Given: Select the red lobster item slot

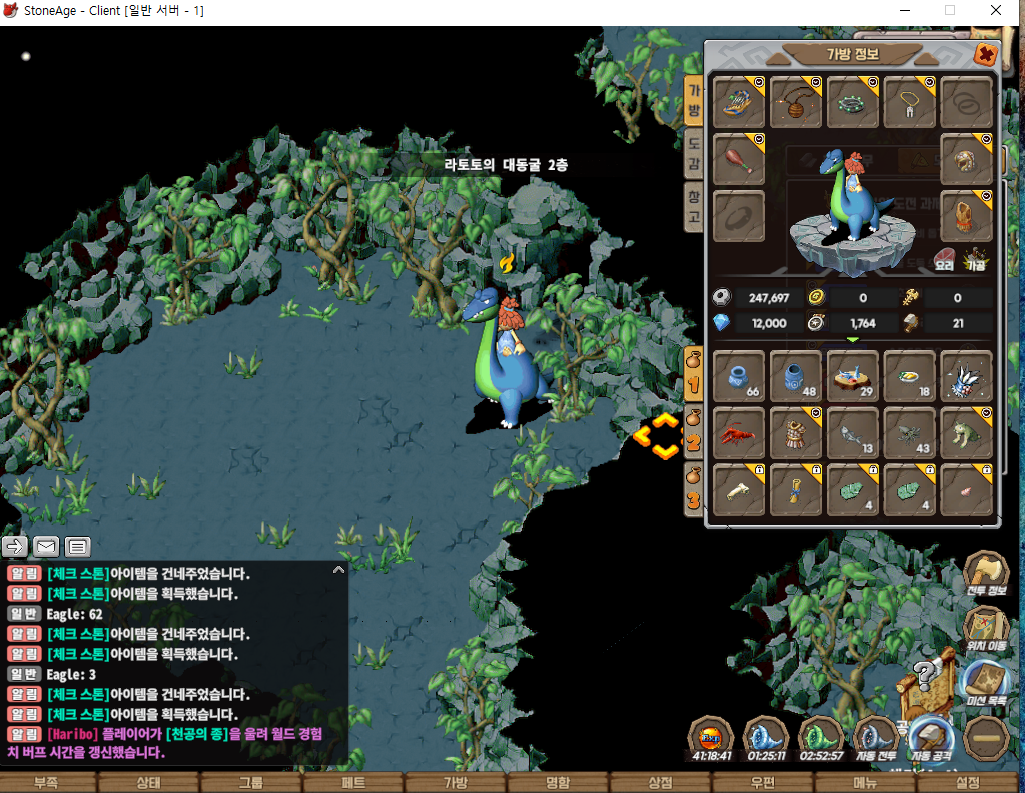Looking at the screenshot, I should [x=740, y=433].
